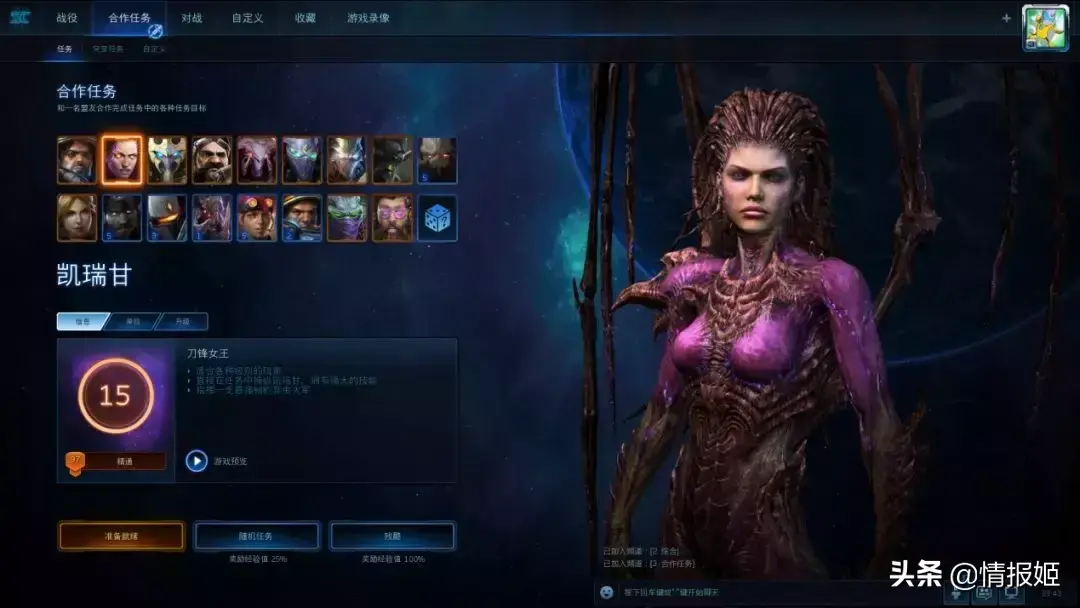Click the StarCraft II logo home button

[x=20, y=18]
